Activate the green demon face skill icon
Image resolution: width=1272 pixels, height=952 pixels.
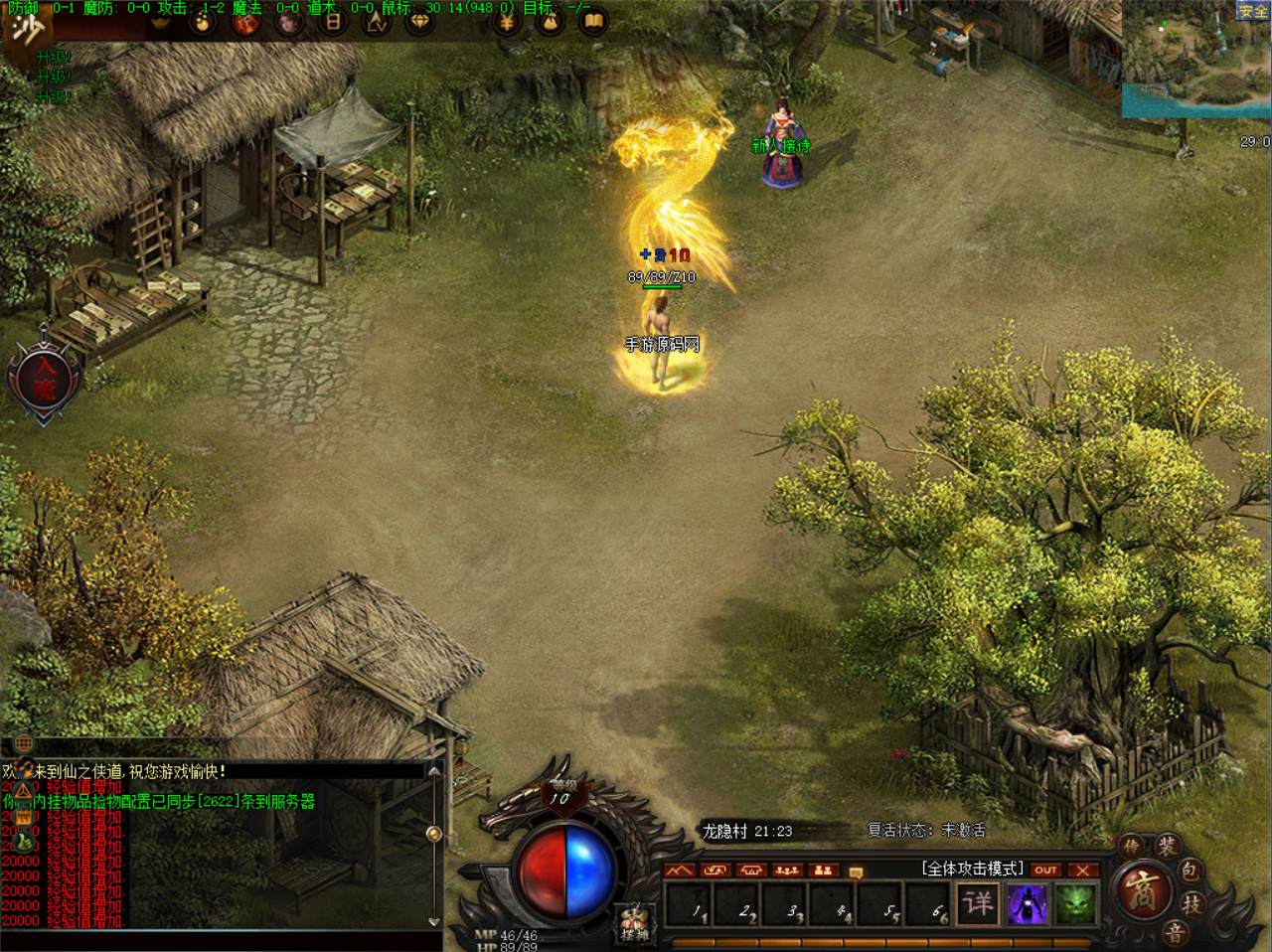pos(1073,904)
